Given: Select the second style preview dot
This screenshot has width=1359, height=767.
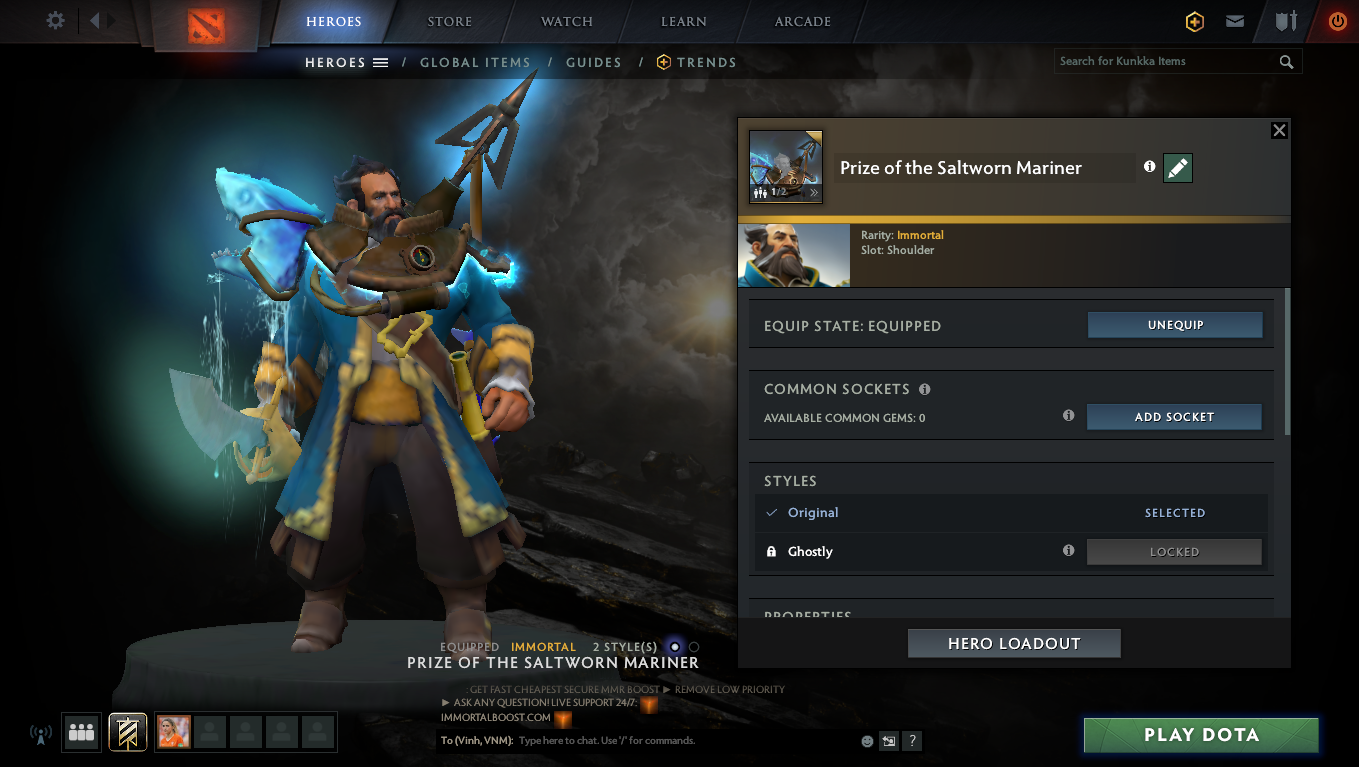Looking at the screenshot, I should [x=692, y=647].
